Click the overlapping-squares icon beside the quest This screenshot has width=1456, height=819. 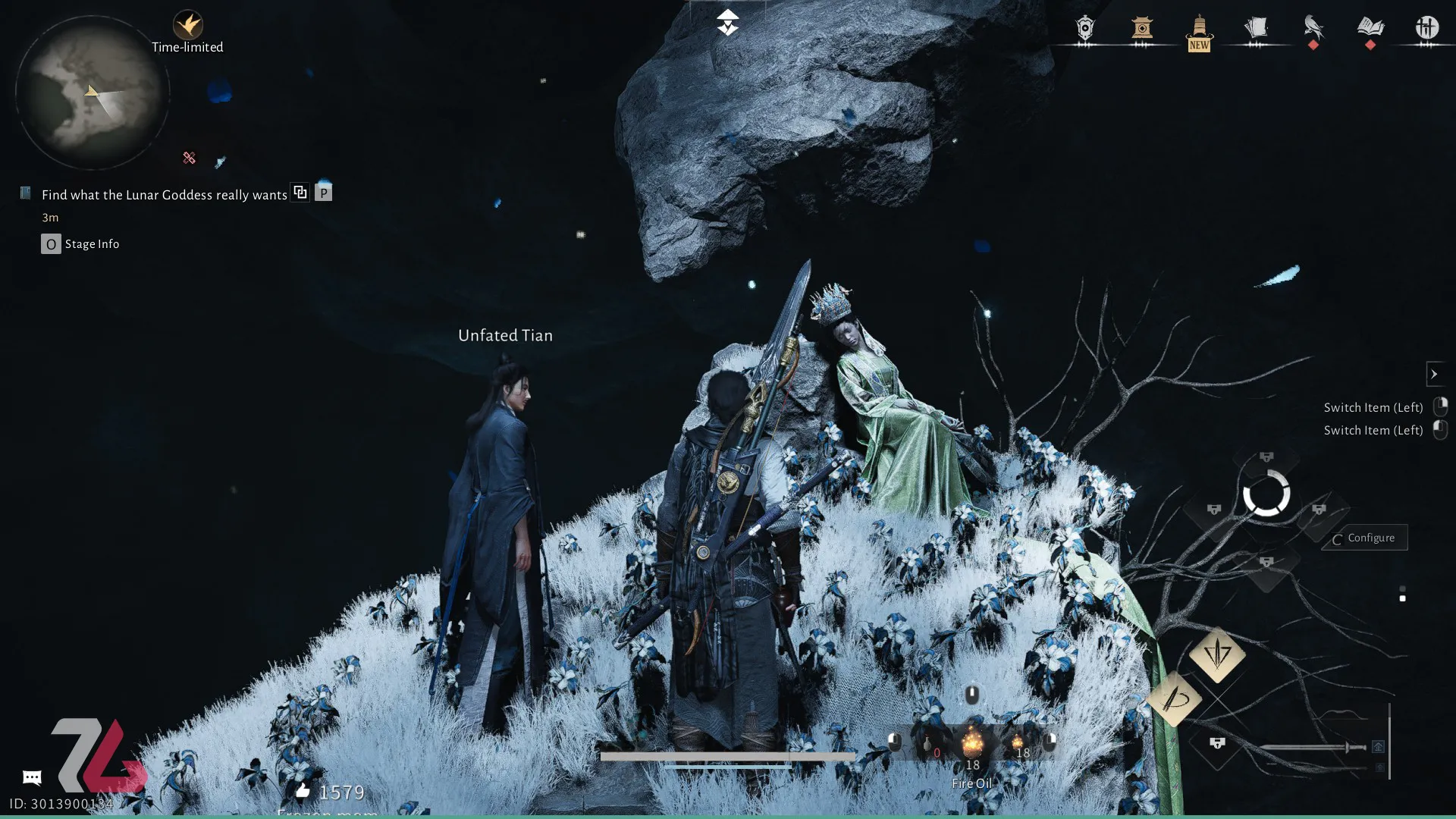[x=300, y=193]
